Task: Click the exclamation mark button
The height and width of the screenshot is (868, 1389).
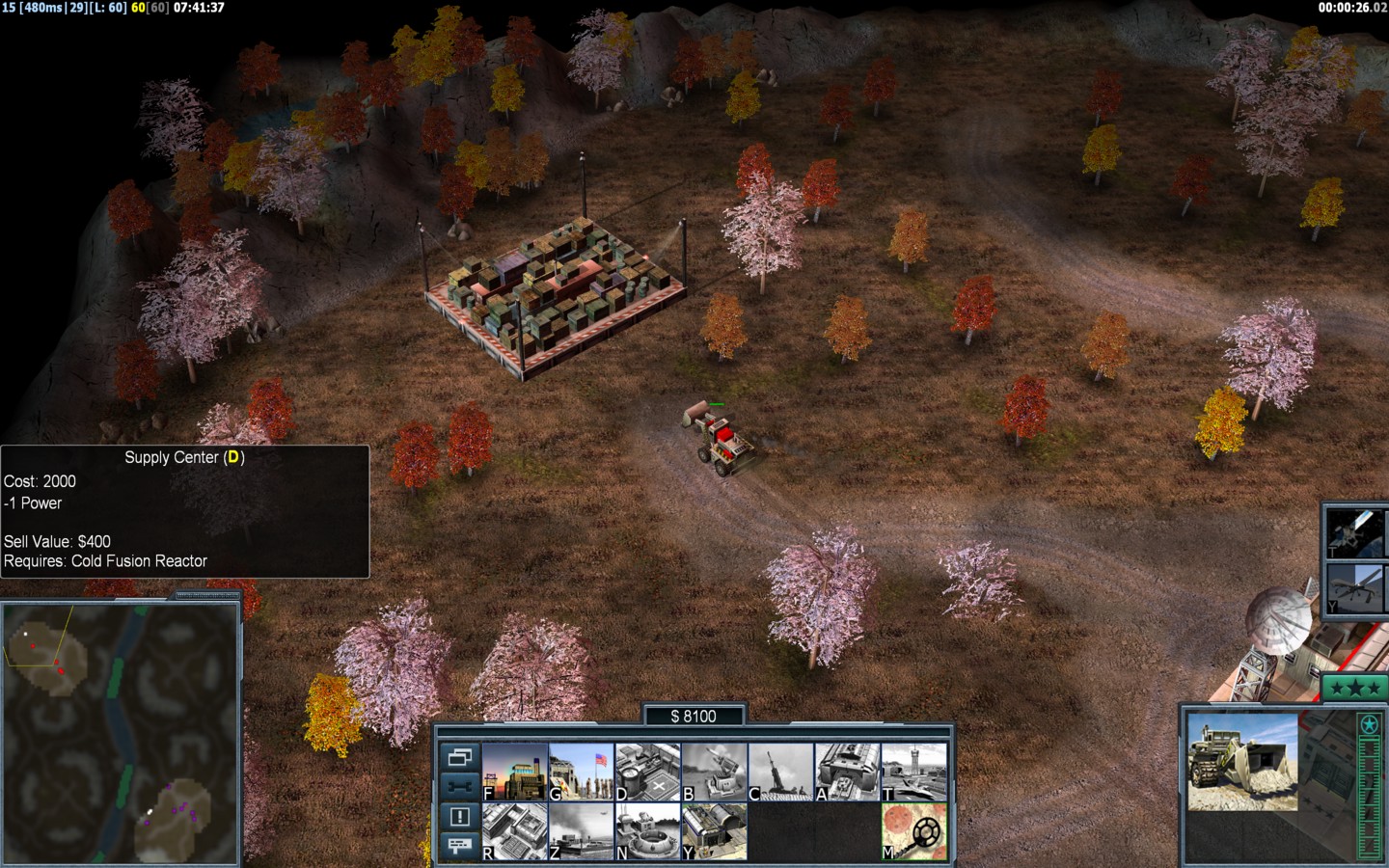Action: click(459, 817)
